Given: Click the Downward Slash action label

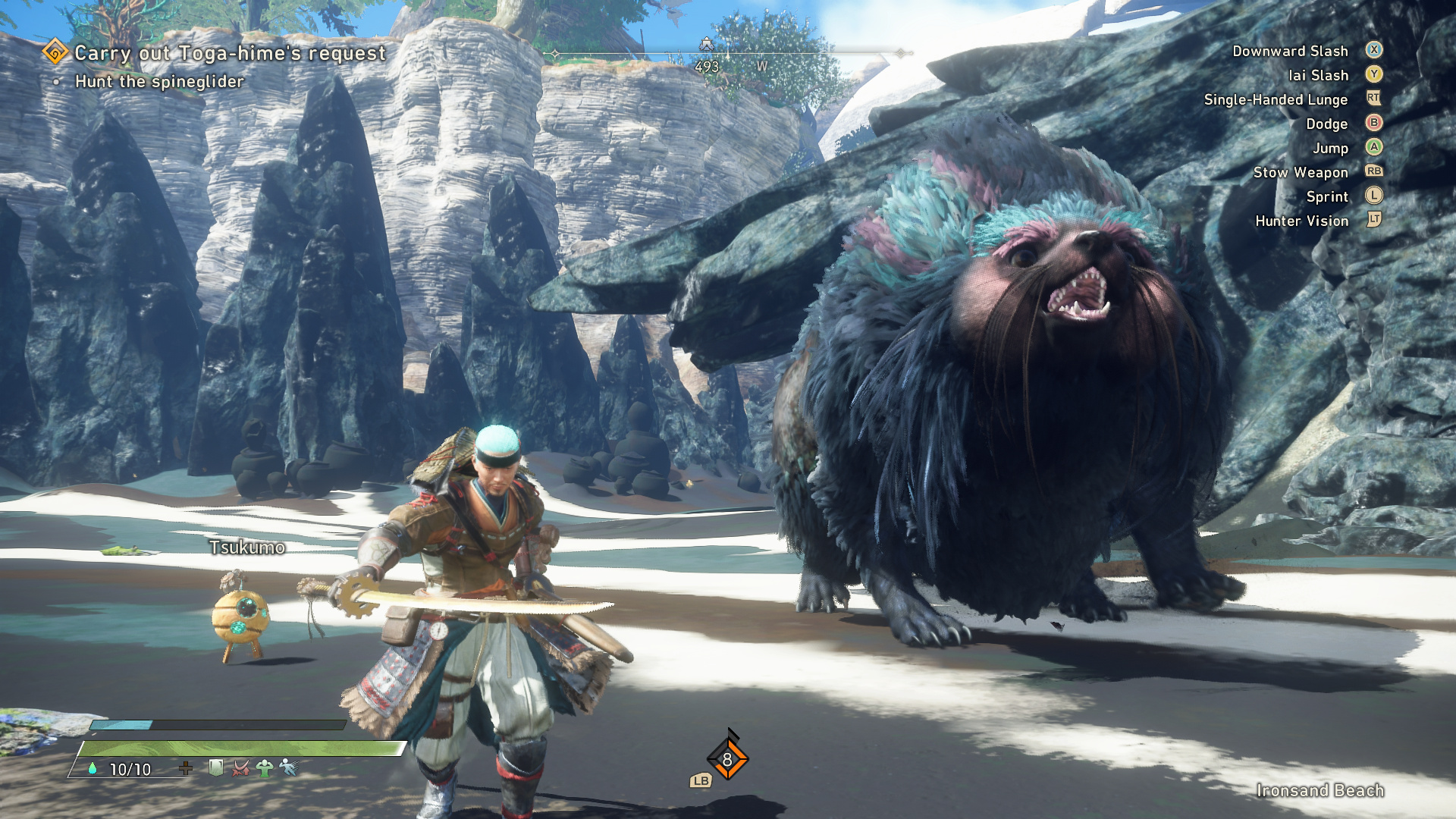Looking at the screenshot, I should click(x=1290, y=51).
